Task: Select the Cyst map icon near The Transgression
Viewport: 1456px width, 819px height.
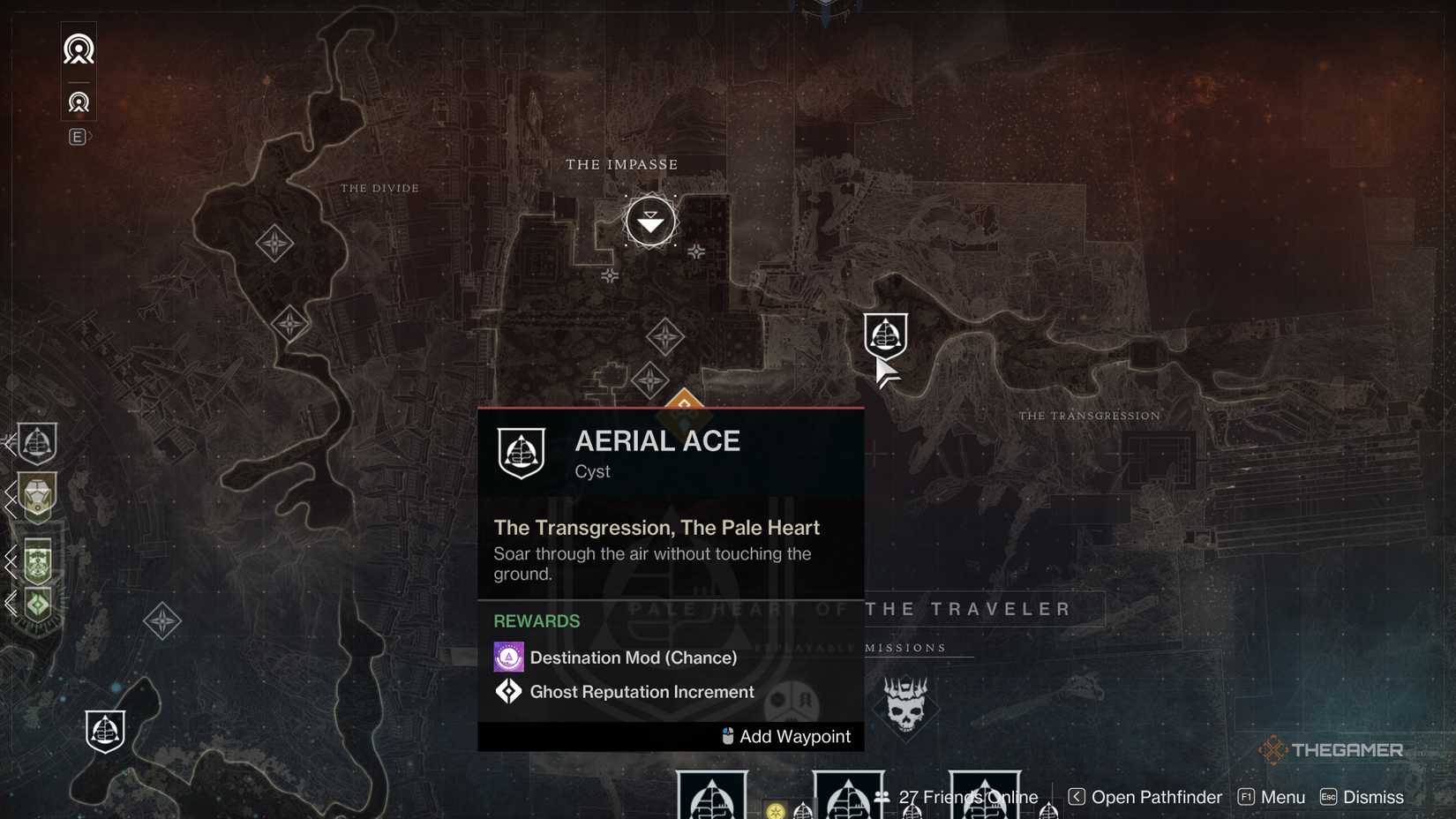Action: click(x=886, y=335)
